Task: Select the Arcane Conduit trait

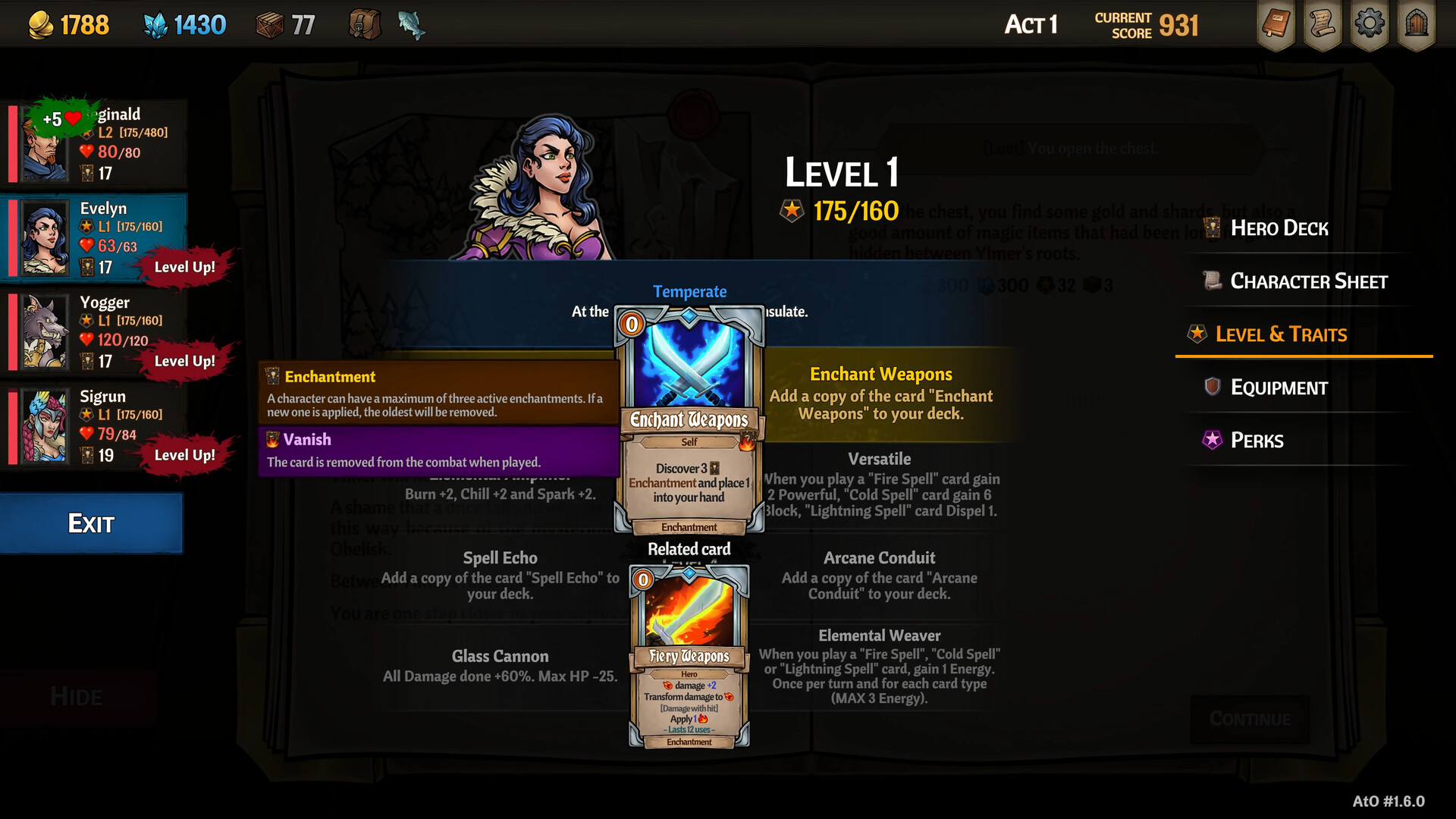Action: pyautogui.click(x=880, y=576)
